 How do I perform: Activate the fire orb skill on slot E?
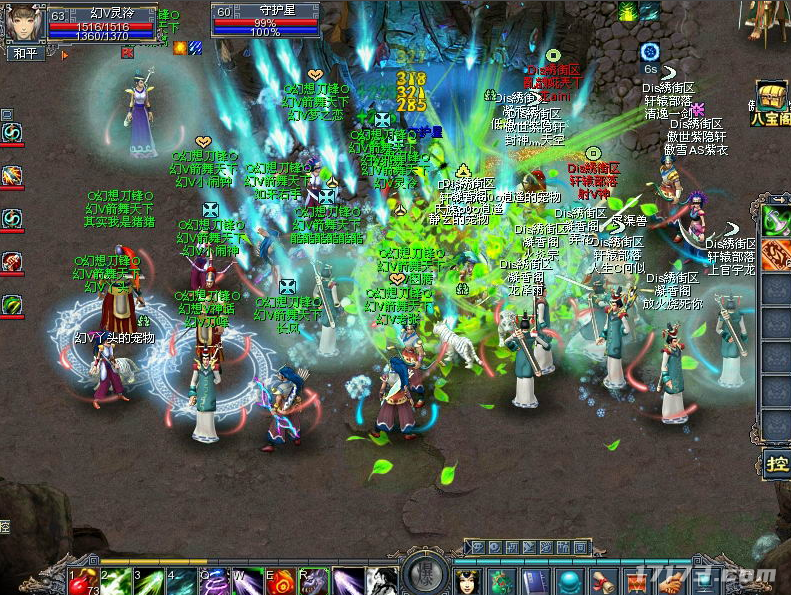click(281, 580)
